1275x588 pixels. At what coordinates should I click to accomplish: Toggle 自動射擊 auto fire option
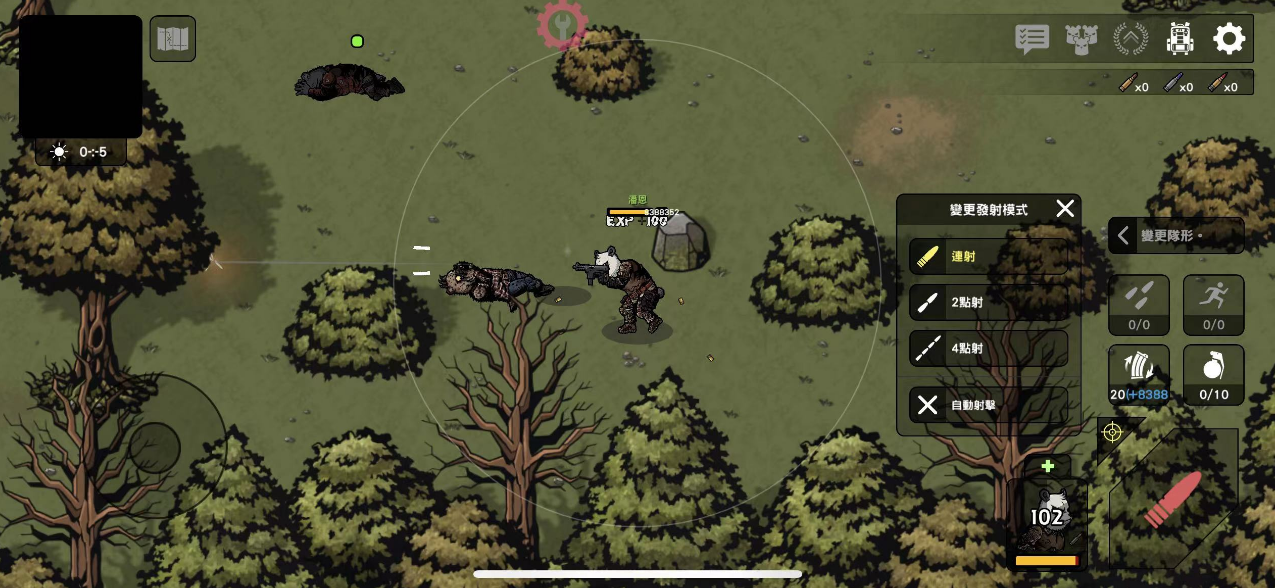(x=988, y=405)
